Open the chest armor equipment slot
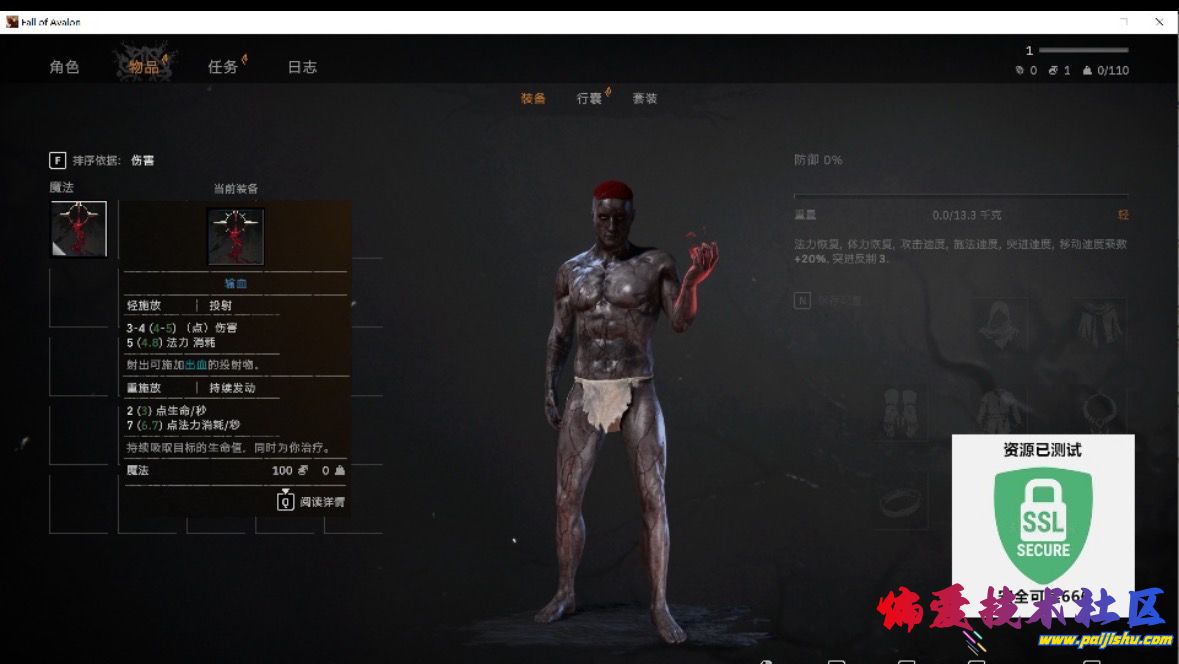The image size is (1179, 664). 1000,410
